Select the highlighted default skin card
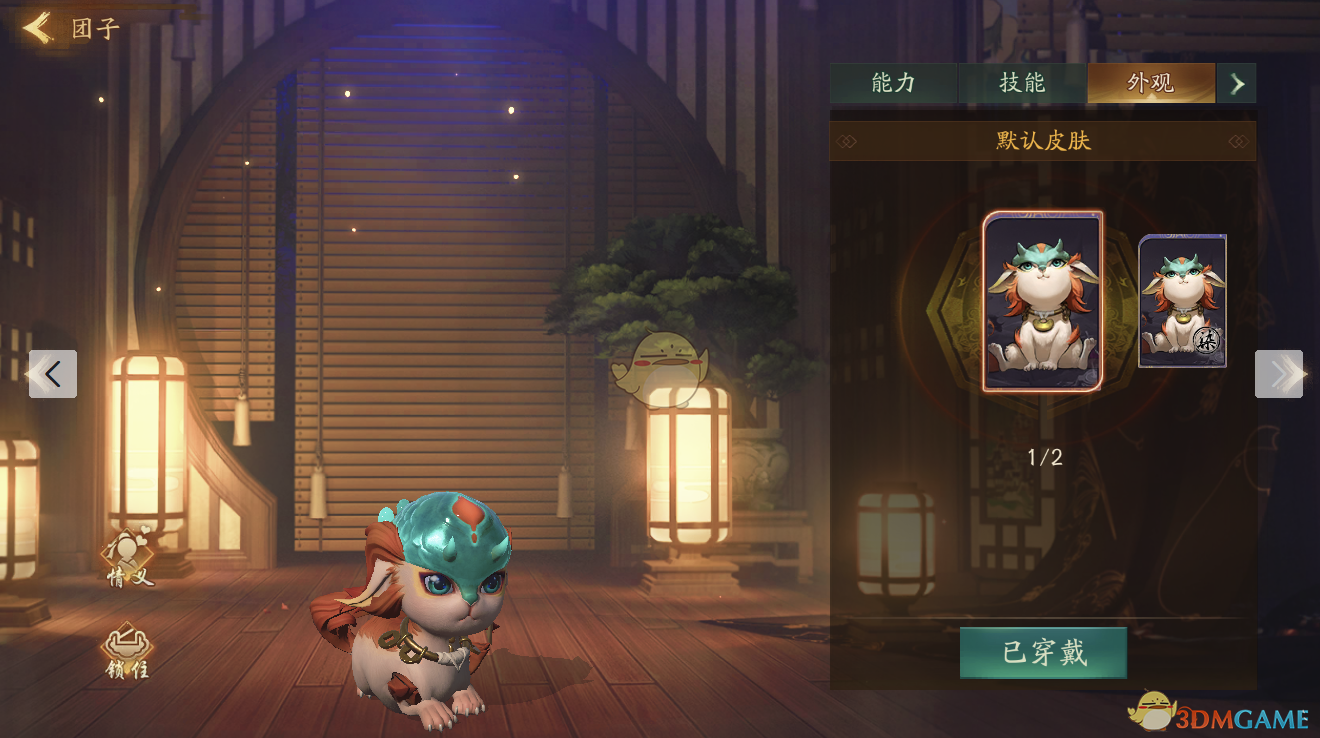 pyautogui.click(x=1042, y=301)
